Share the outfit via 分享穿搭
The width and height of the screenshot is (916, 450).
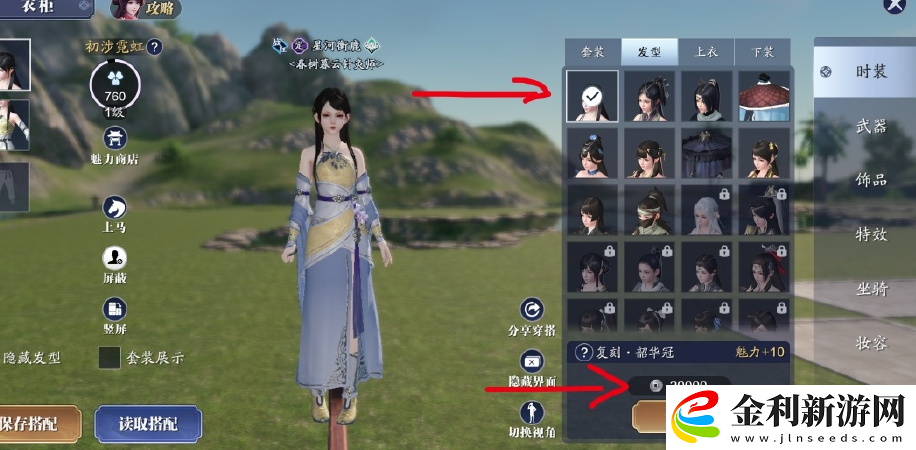(x=533, y=317)
